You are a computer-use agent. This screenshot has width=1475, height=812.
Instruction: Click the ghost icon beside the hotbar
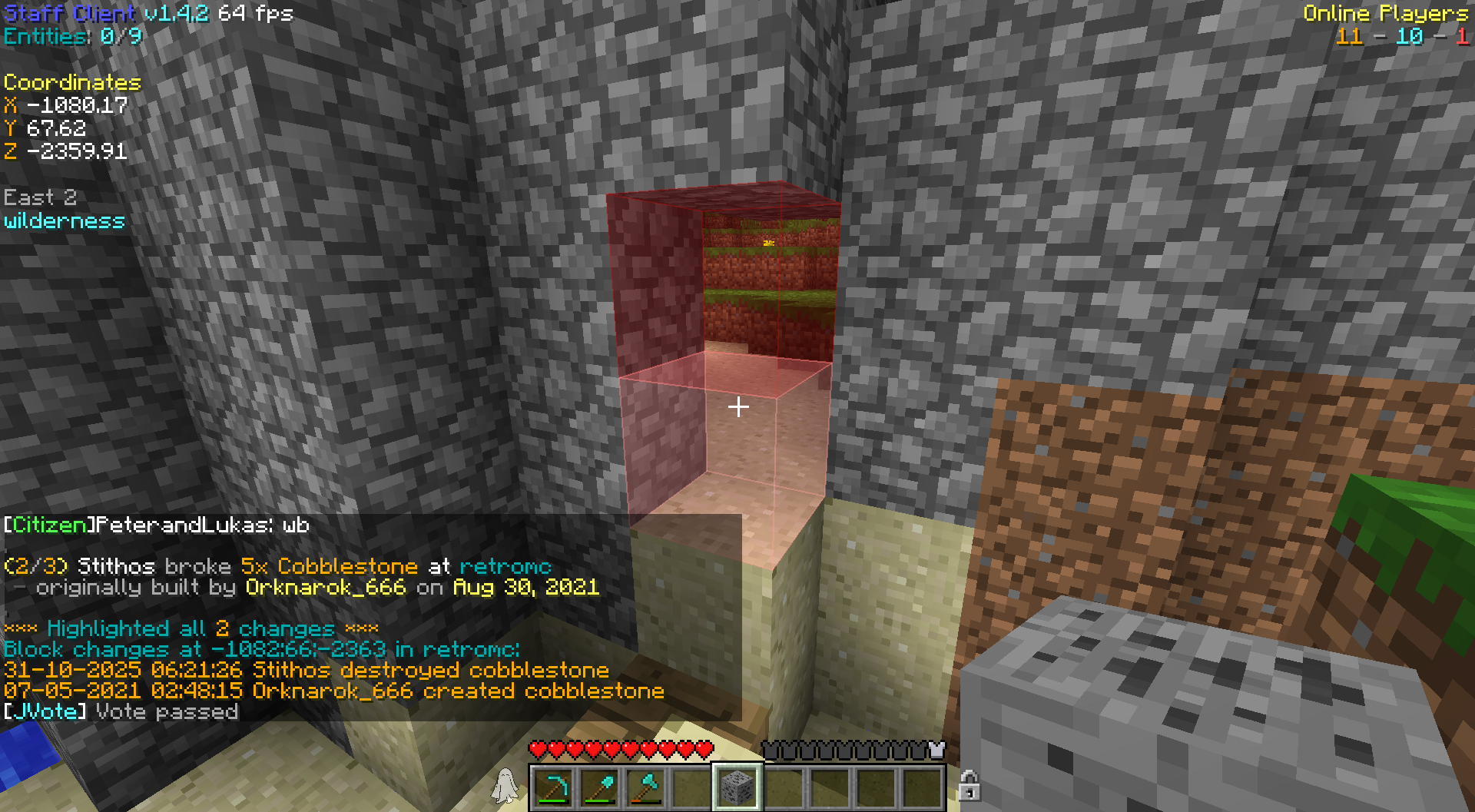[x=505, y=785]
